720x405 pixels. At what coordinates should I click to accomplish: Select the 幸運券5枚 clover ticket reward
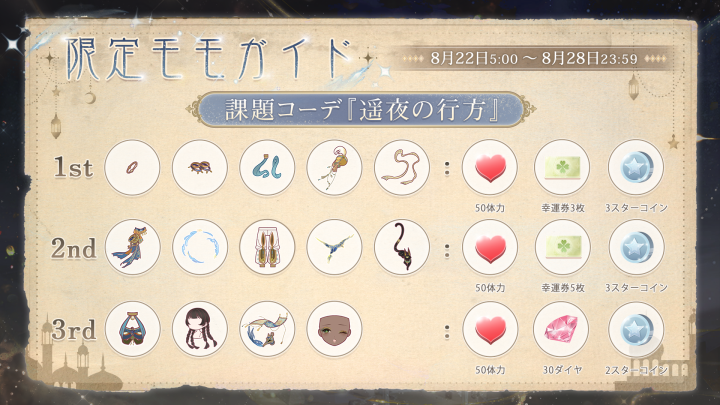(562, 246)
